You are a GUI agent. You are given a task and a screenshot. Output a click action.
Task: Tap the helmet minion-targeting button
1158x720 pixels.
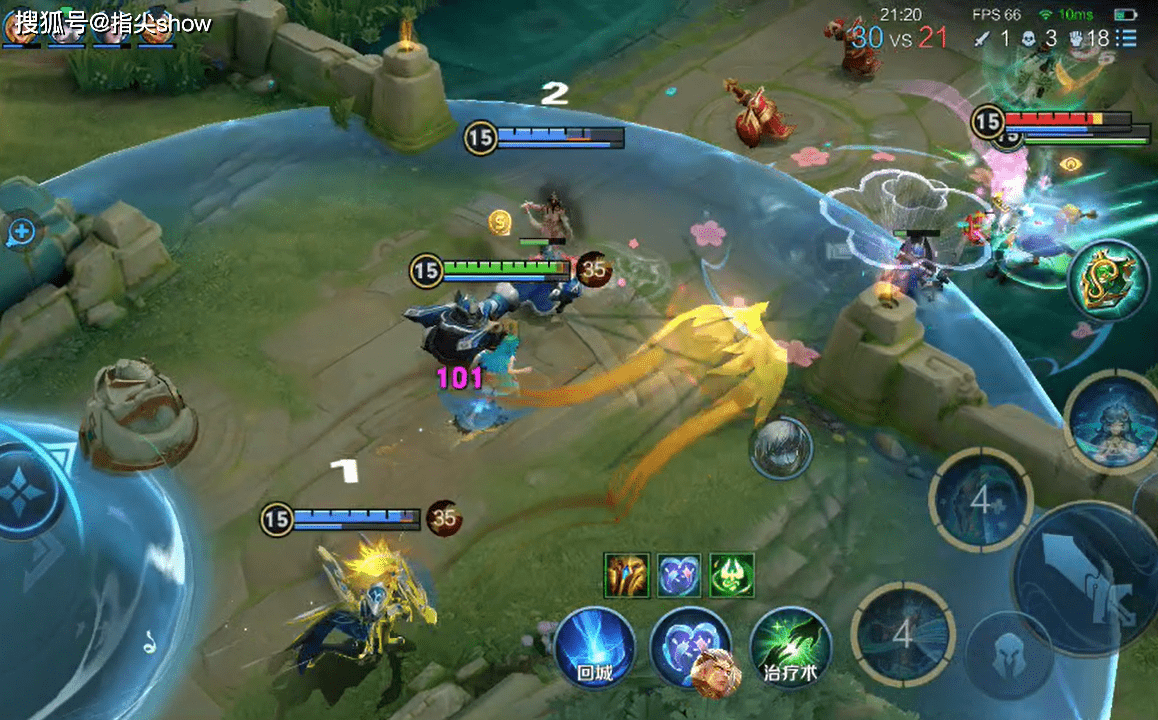click(1007, 654)
